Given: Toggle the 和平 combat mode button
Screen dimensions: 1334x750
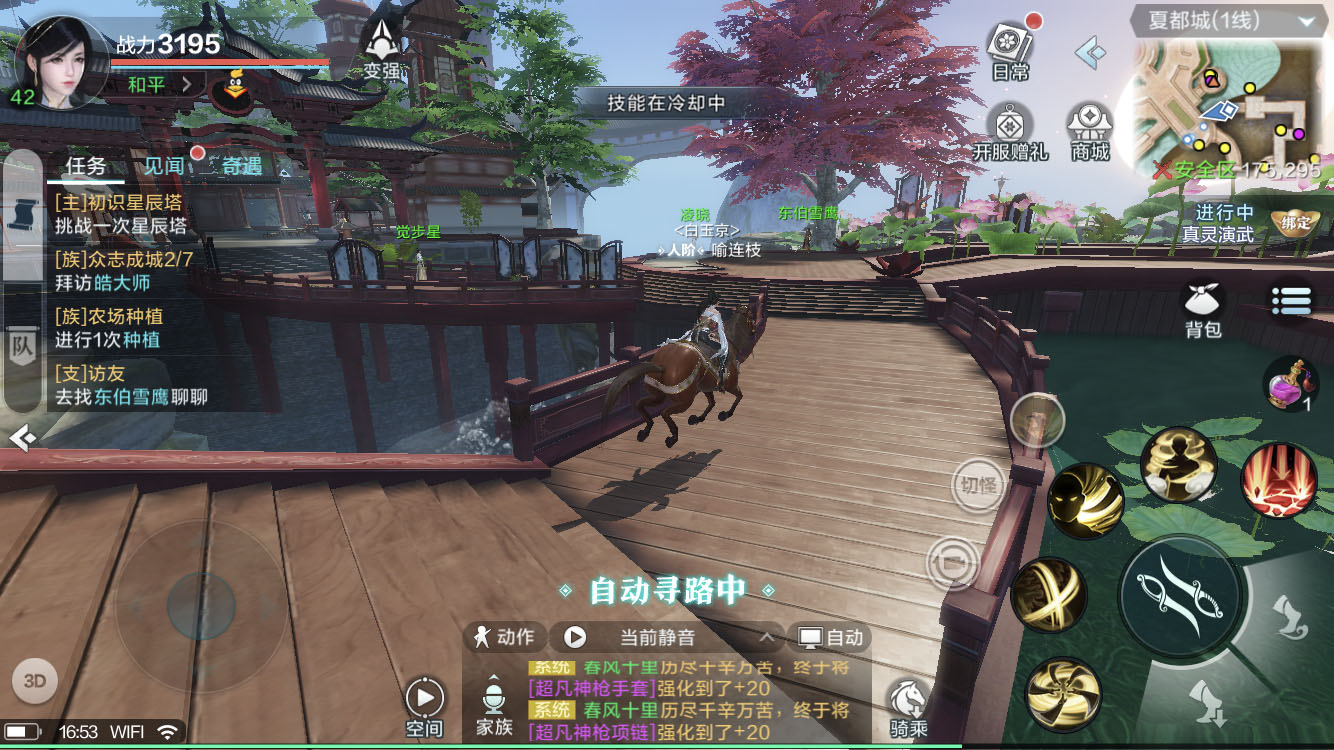Looking at the screenshot, I should (x=158, y=85).
